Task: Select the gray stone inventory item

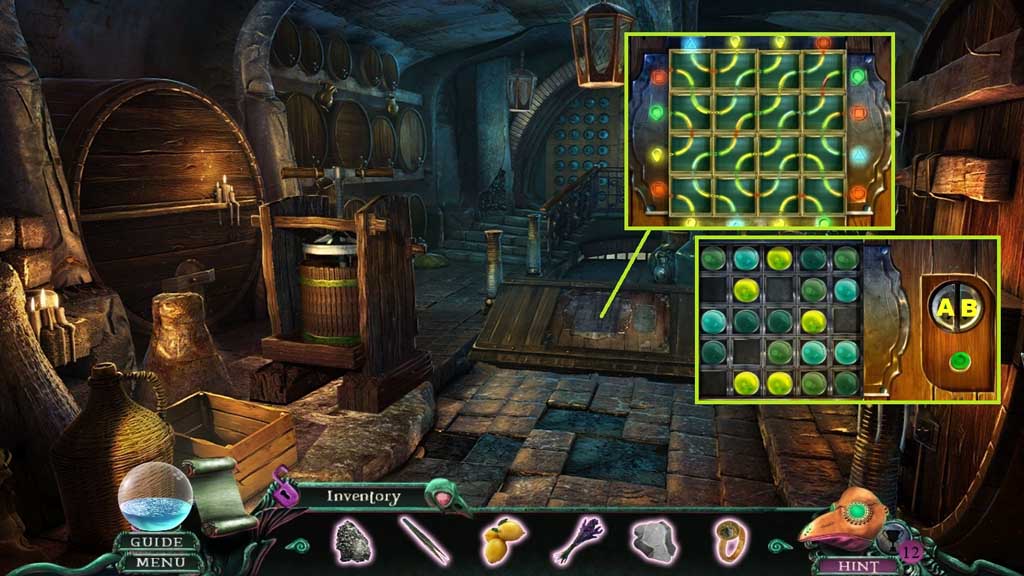Action: [x=654, y=540]
